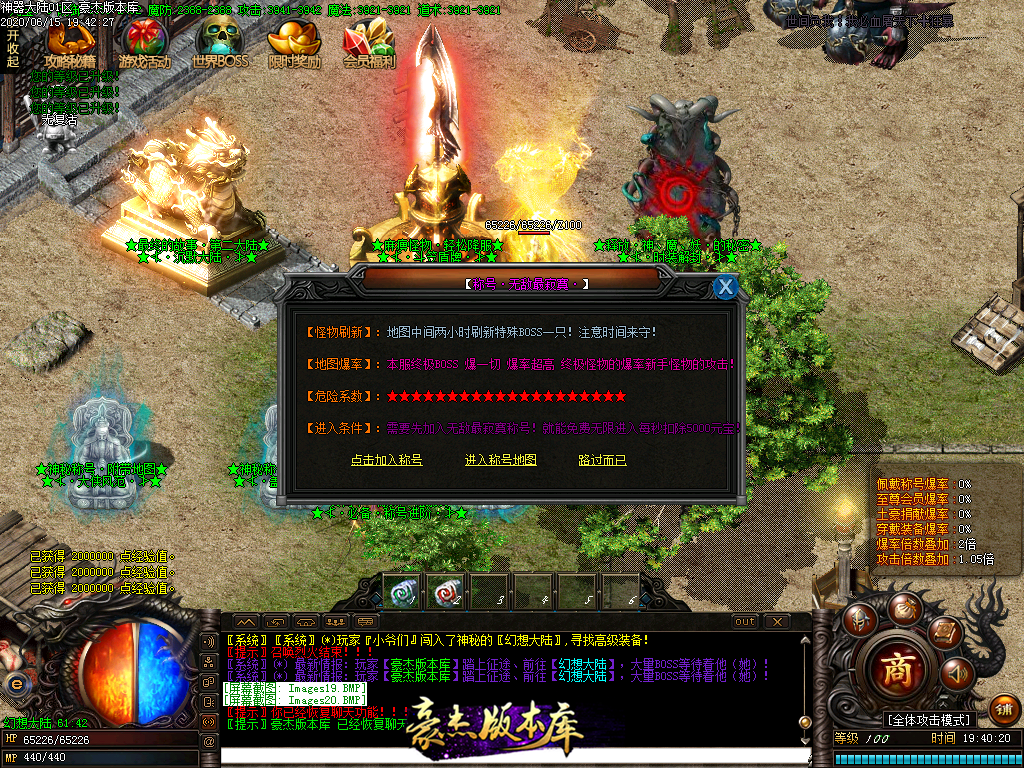This screenshot has height=768, width=1024.
Task: Toggle the 开收起 collapse button
Action: (13, 48)
